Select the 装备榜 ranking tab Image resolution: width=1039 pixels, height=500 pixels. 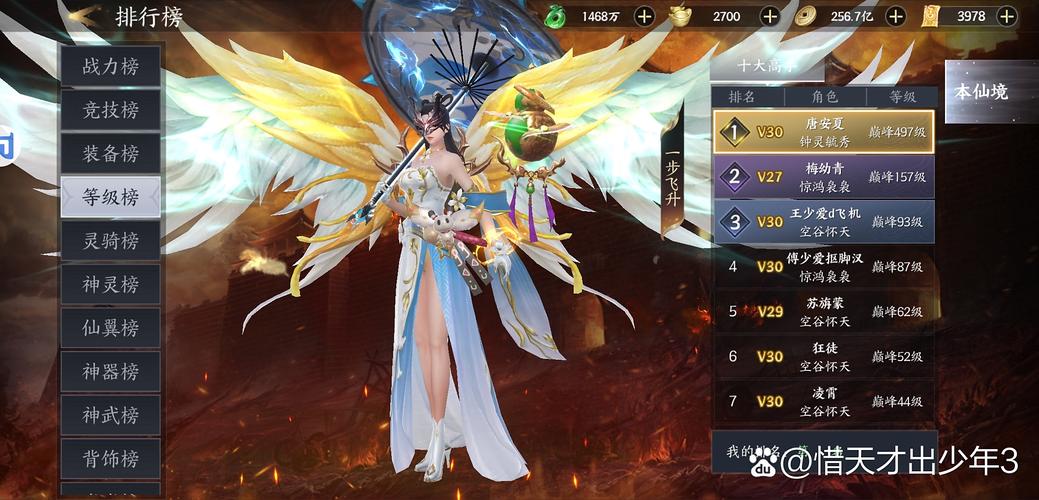(110, 154)
